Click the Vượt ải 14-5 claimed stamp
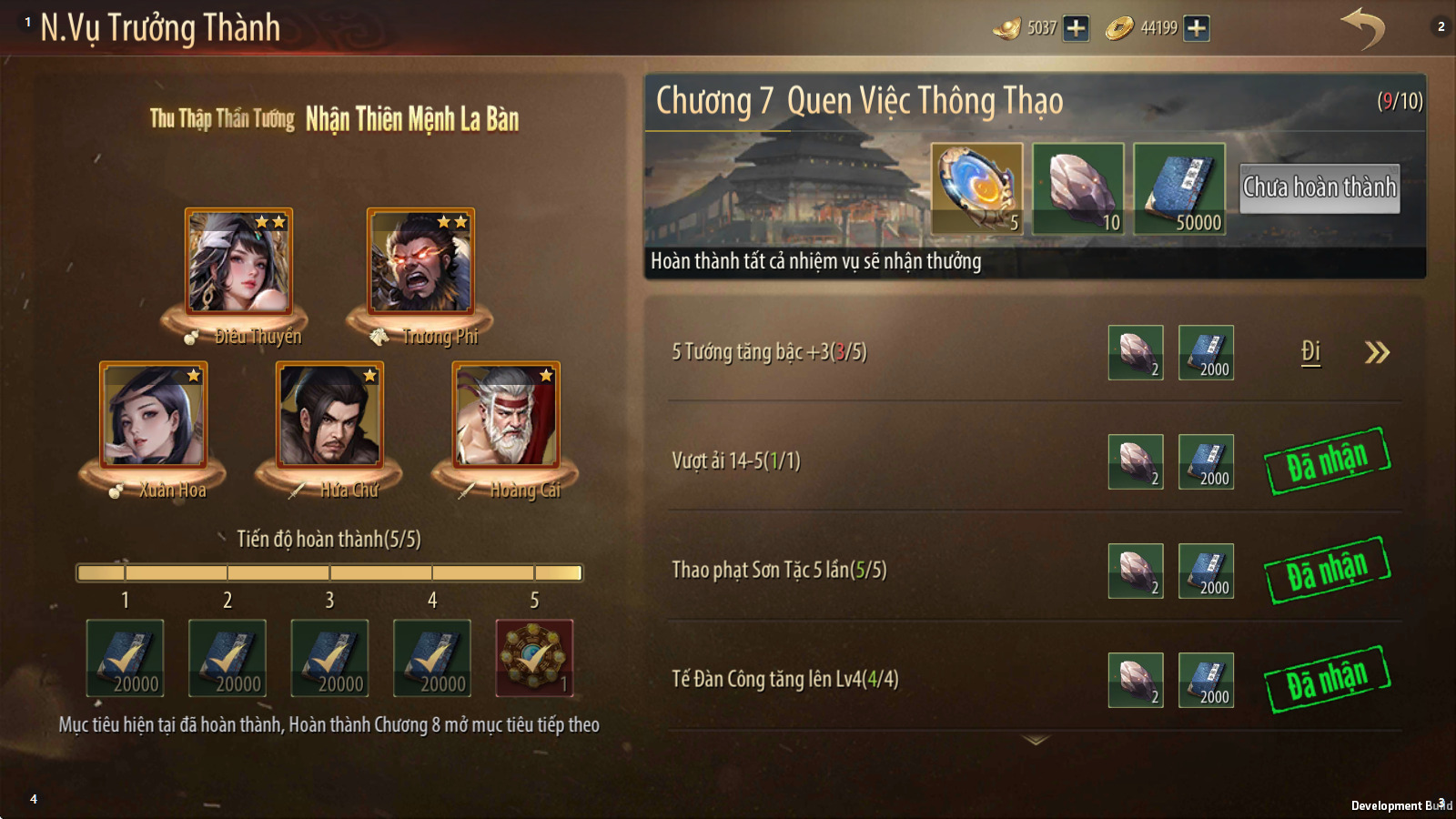Screen dimensions: 1456x819 [x=1327, y=461]
